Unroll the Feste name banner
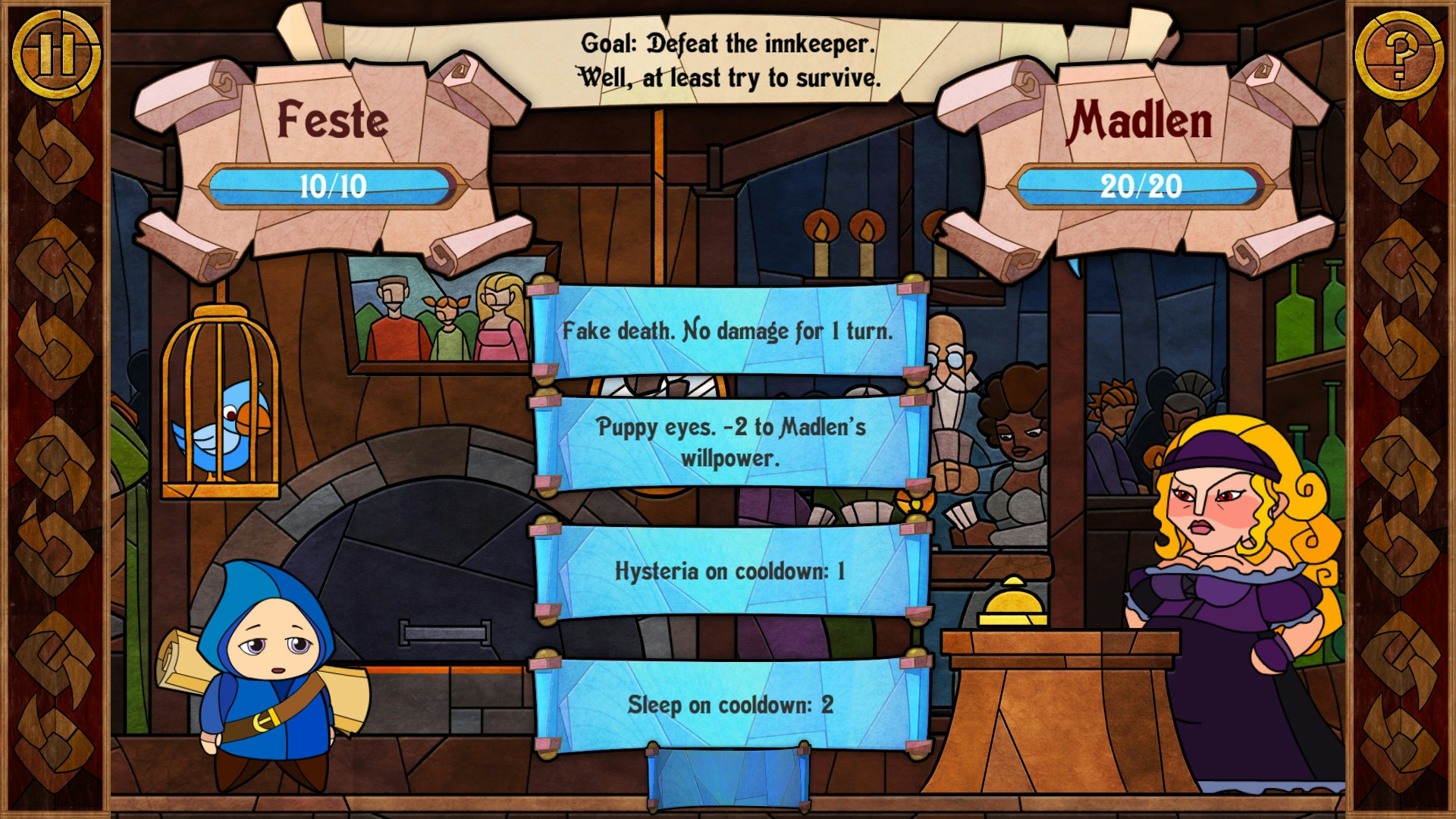The width and height of the screenshot is (1456, 819). [331, 118]
